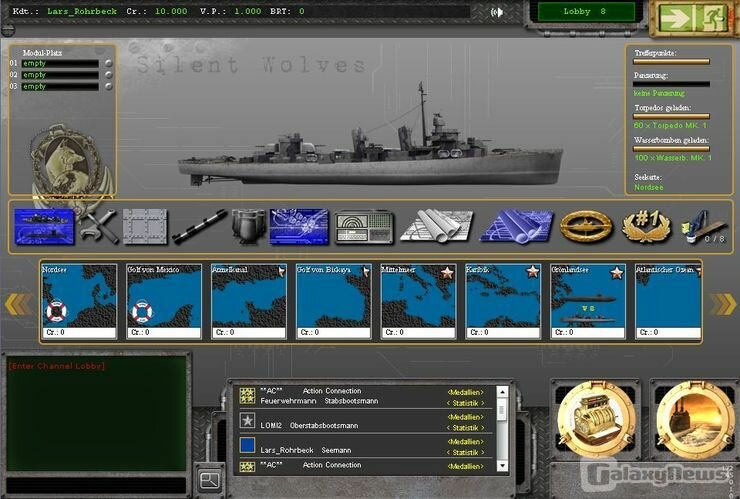Choose the Mittelmeer map tile

pos(418,300)
